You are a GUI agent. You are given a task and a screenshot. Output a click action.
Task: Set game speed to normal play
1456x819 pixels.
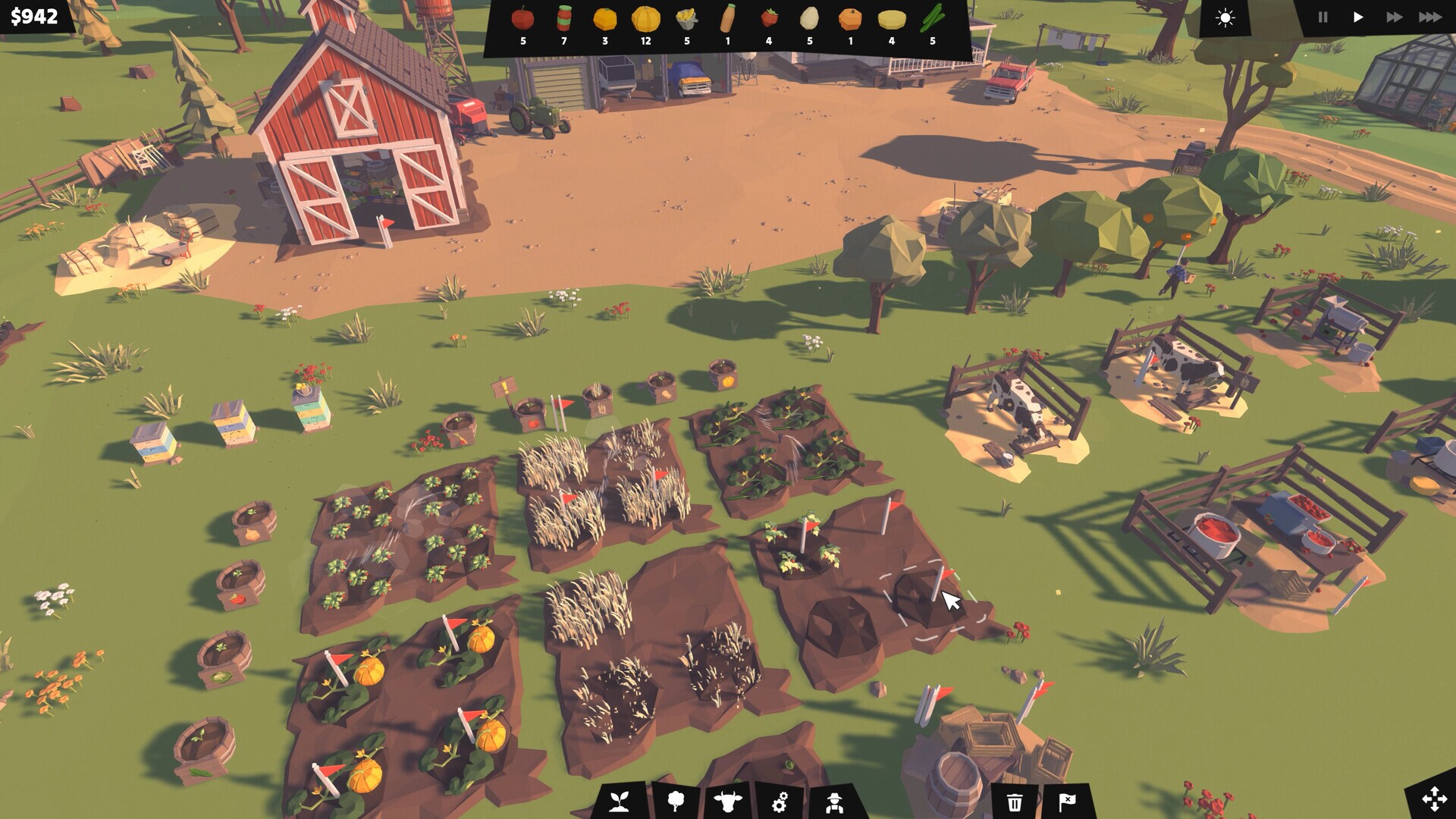[x=1358, y=17]
